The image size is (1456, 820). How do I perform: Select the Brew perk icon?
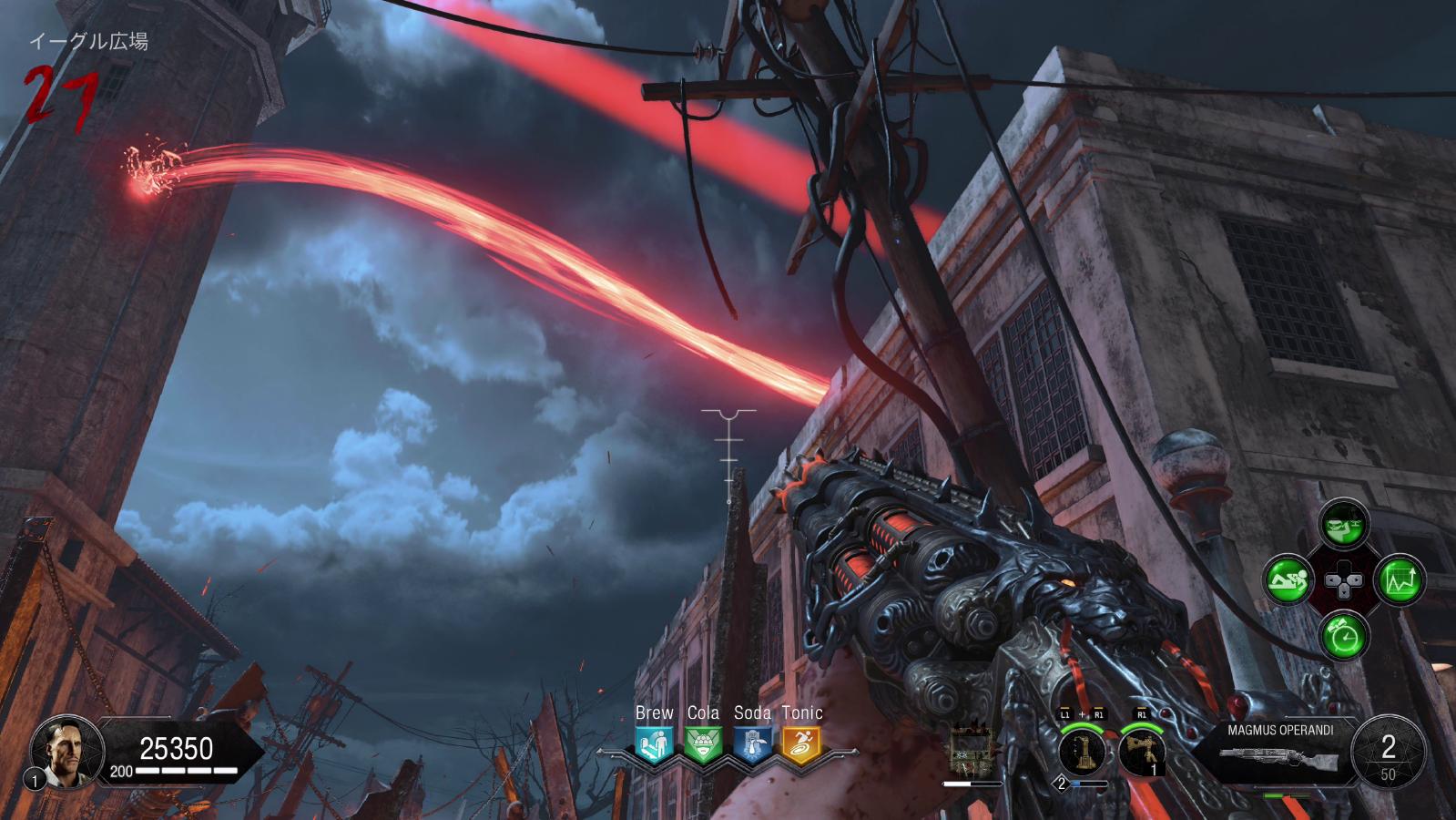tap(654, 745)
